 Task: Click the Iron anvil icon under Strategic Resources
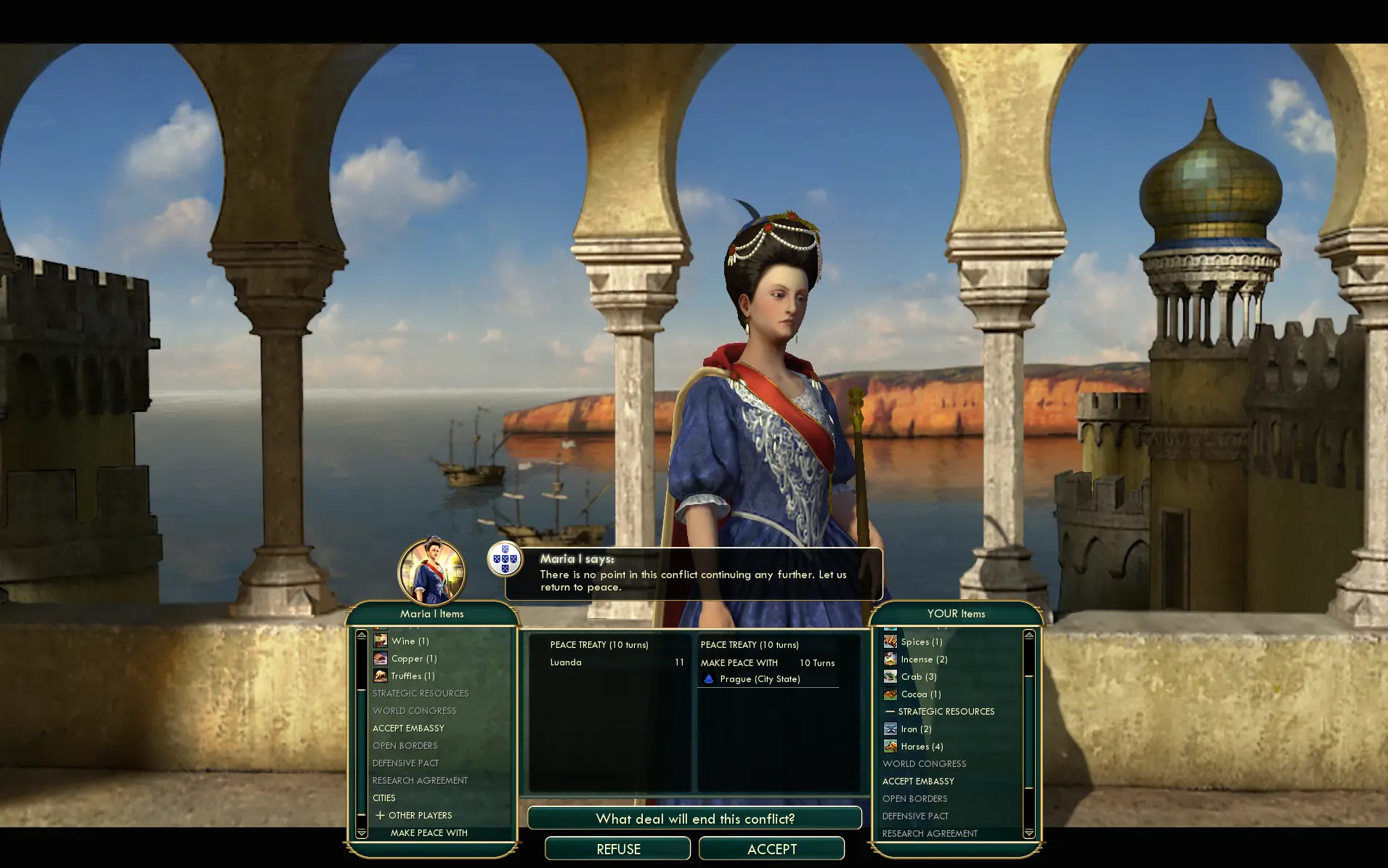point(890,729)
